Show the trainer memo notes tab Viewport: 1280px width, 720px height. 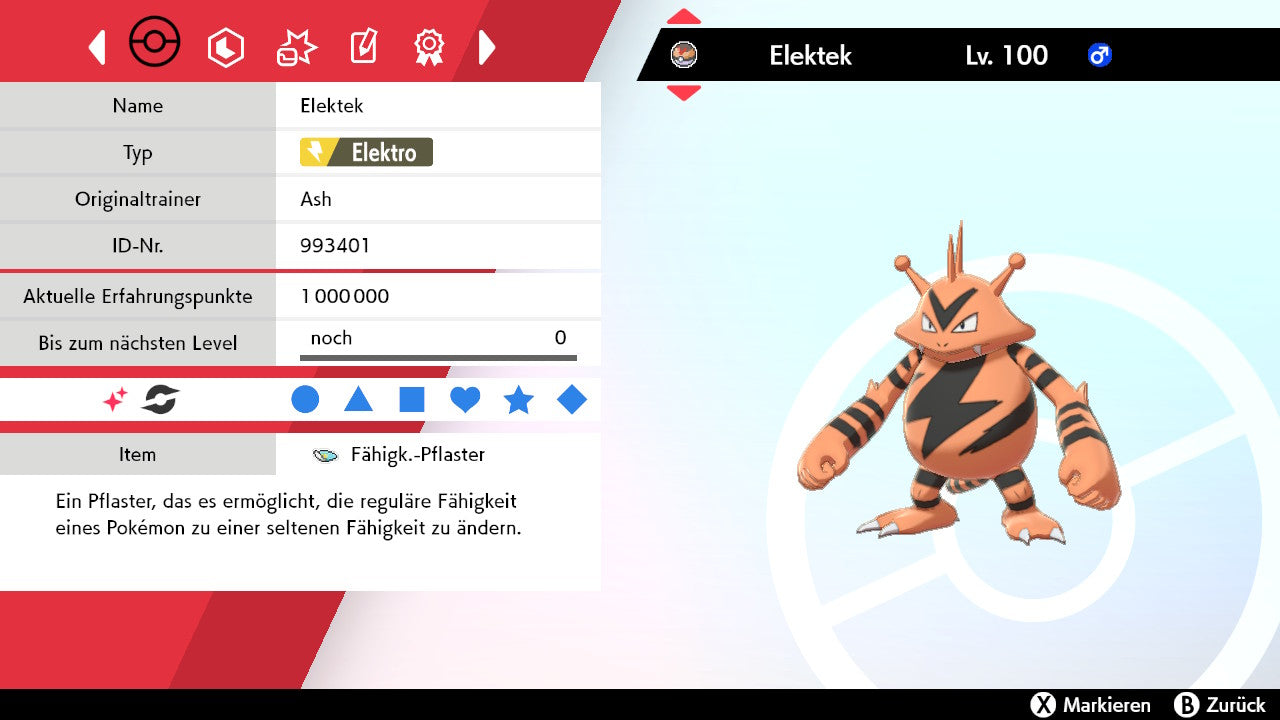[363, 47]
